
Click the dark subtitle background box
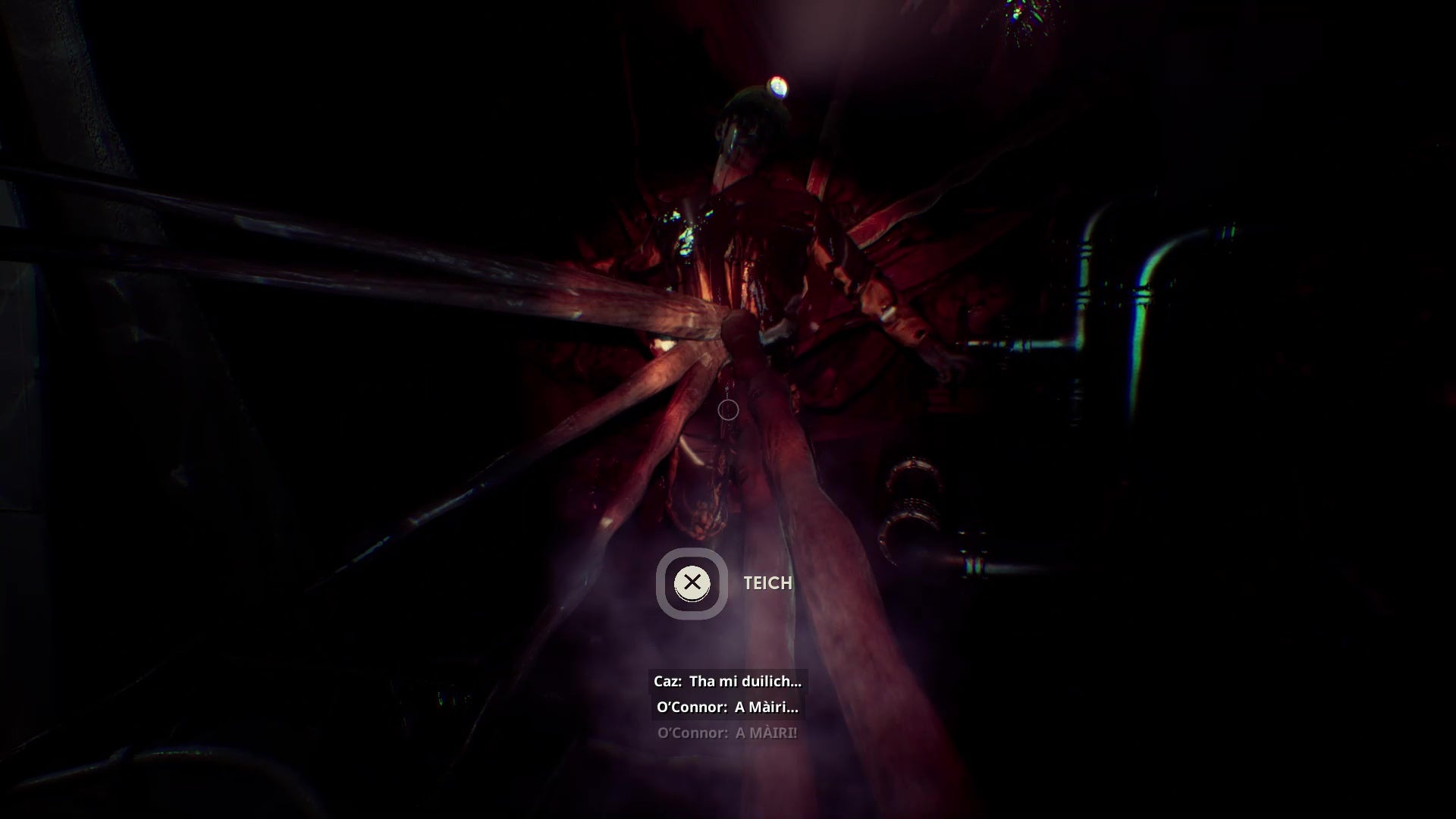[x=726, y=694]
